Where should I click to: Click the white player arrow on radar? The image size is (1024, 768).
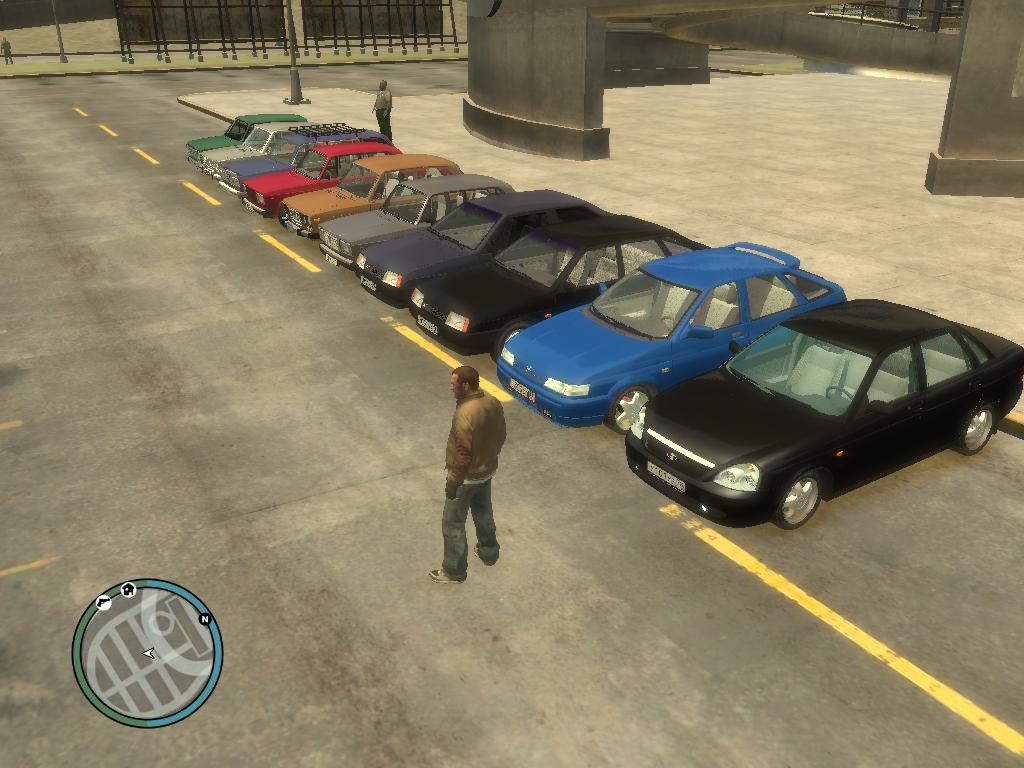click(x=149, y=653)
